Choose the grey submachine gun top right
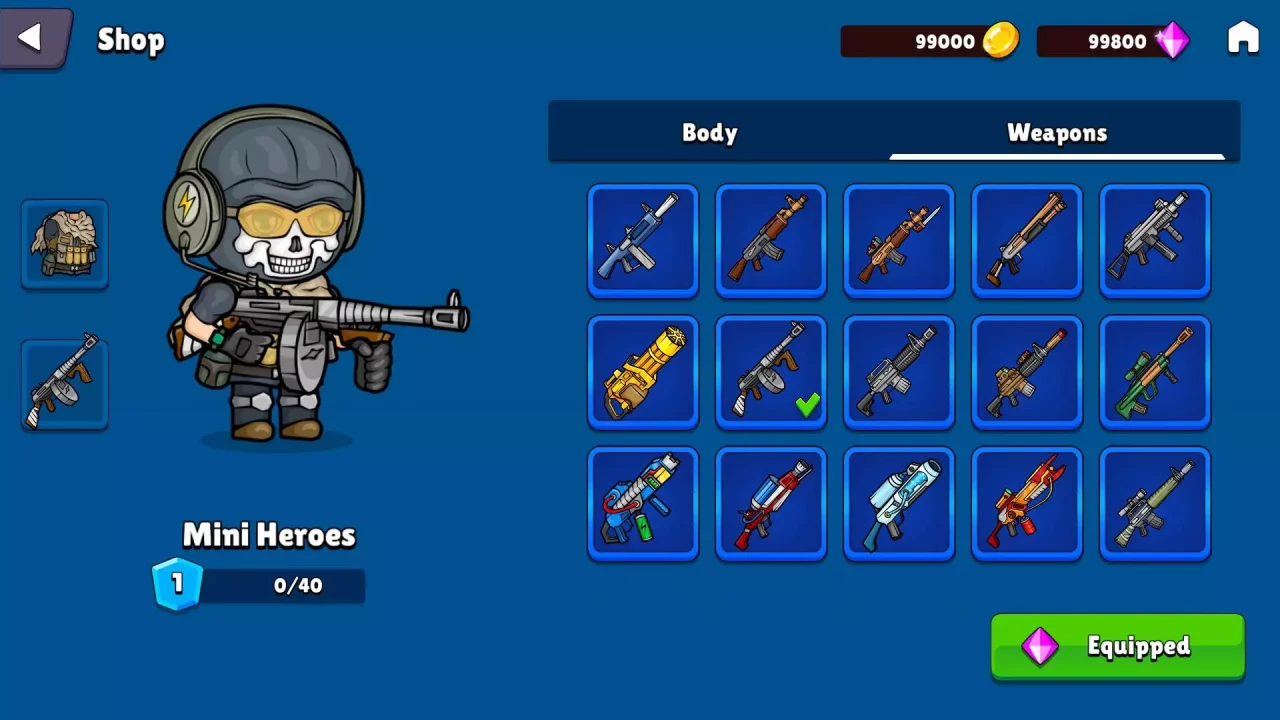The width and height of the screenshot is (1280, 720). tap(1154, 241)
